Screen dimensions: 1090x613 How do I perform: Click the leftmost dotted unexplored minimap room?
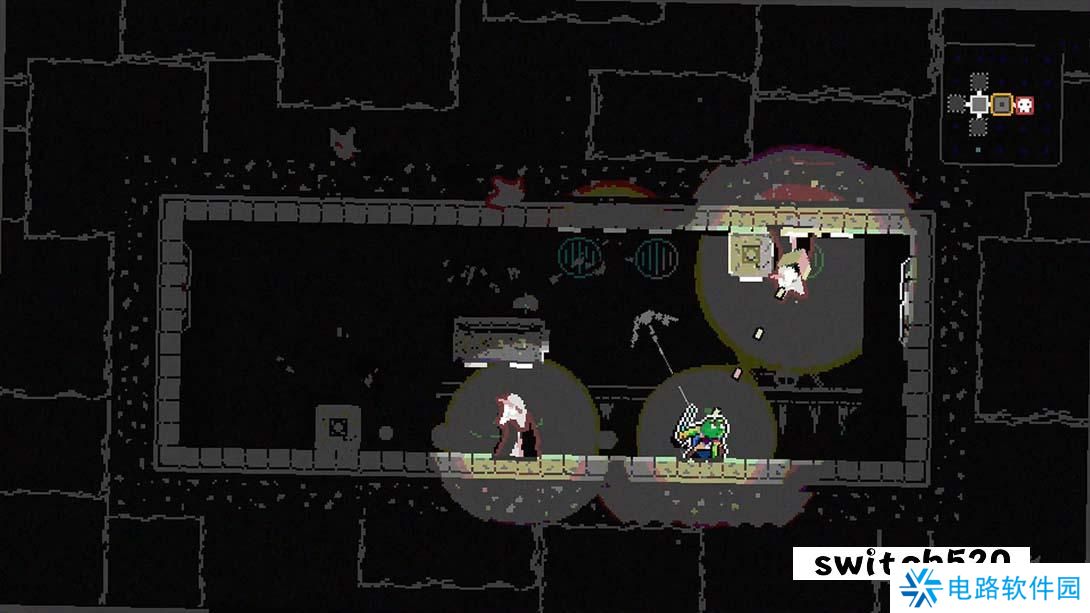click(x=956, y=103)
